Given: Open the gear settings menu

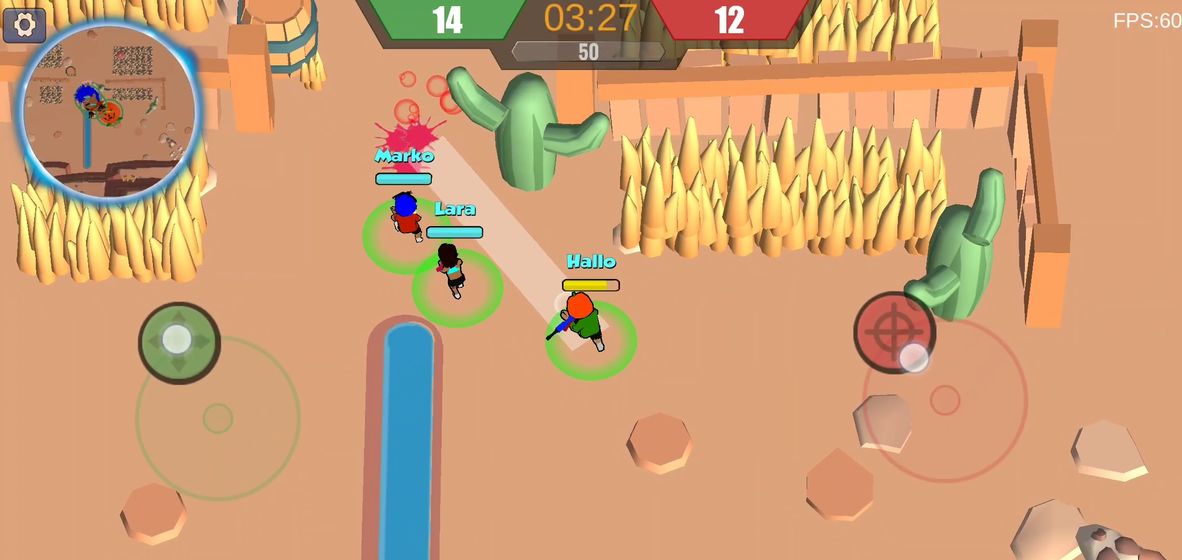Looking at the screenshot, I should coord(24,24).
